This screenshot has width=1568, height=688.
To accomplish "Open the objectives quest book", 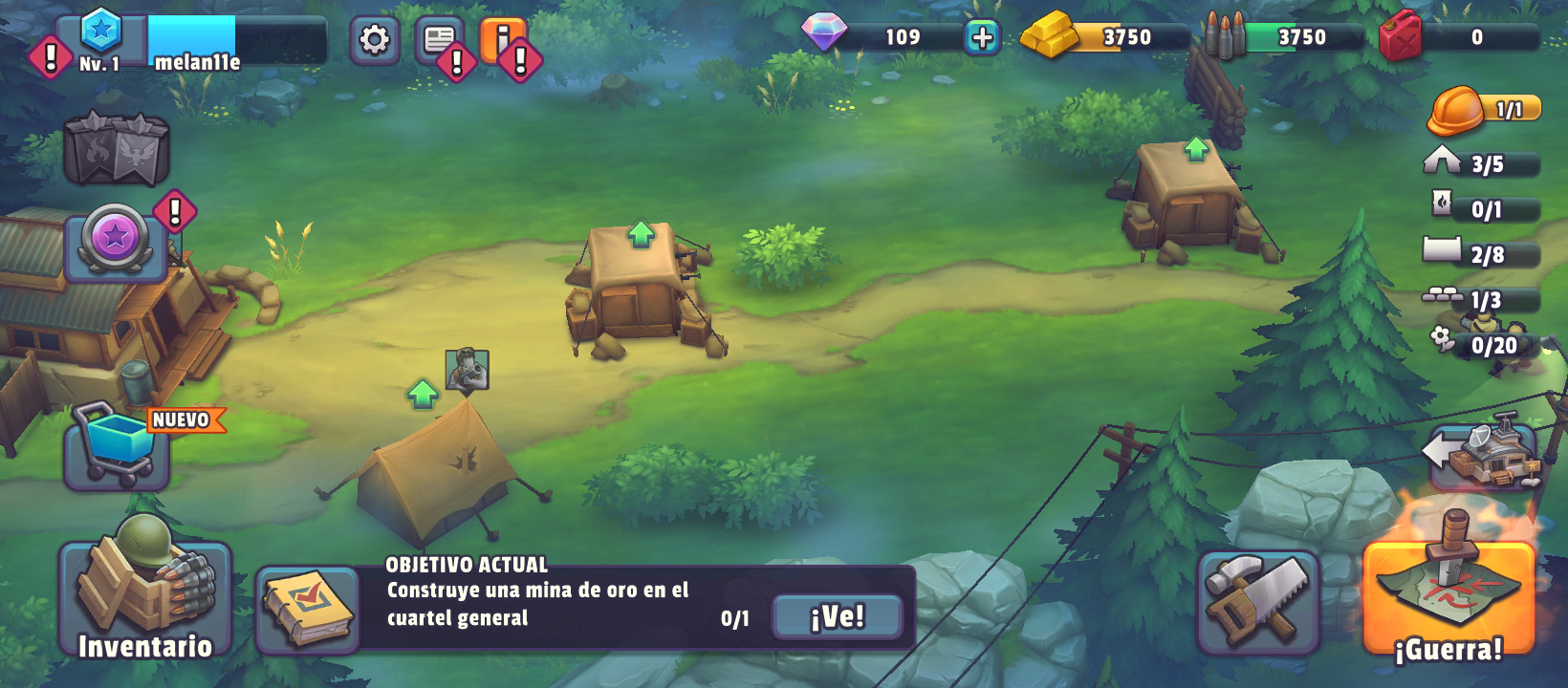I will click(x=306, y=608).
